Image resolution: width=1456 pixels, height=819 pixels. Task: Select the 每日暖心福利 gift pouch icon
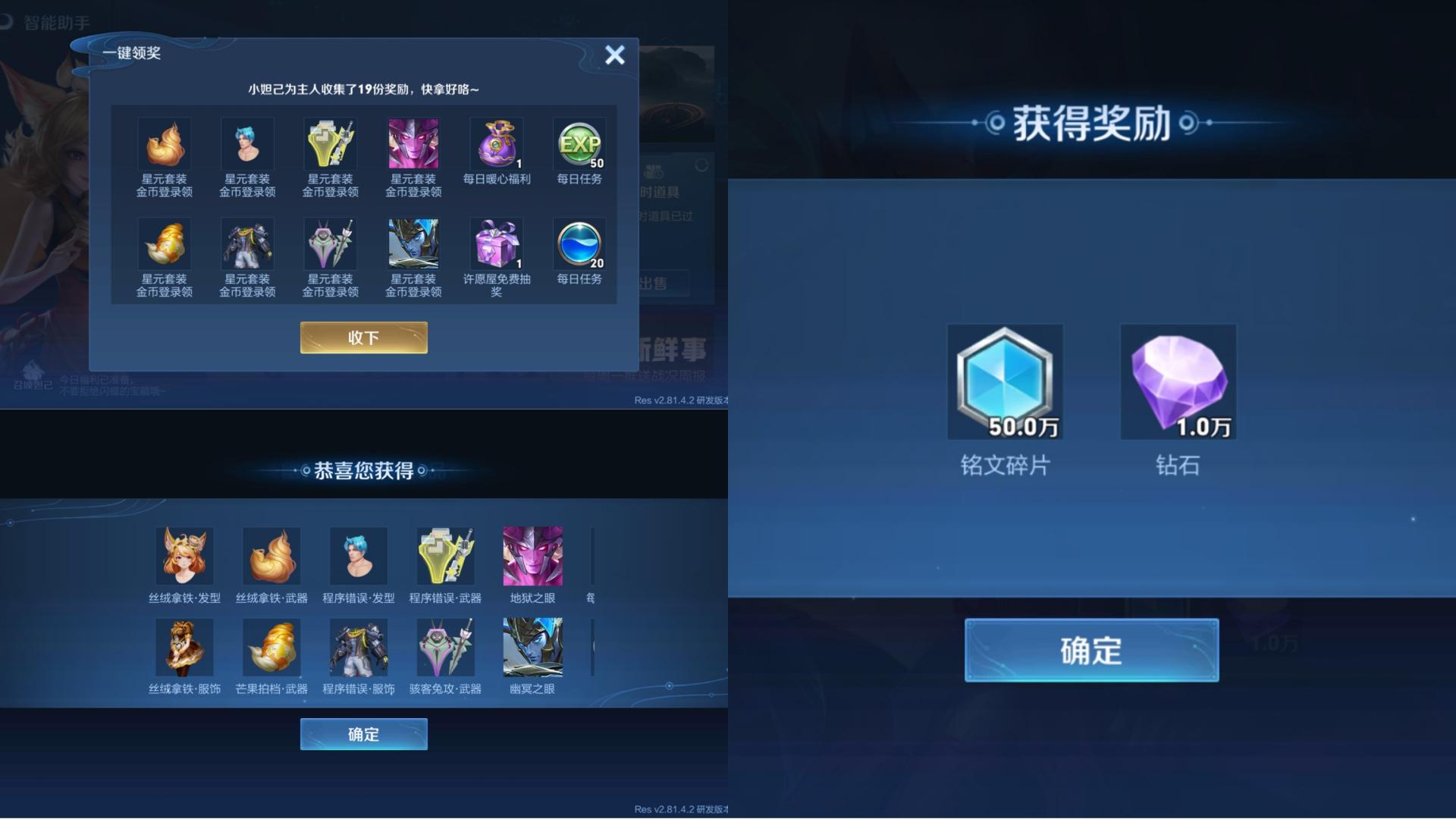click(496, 143)
